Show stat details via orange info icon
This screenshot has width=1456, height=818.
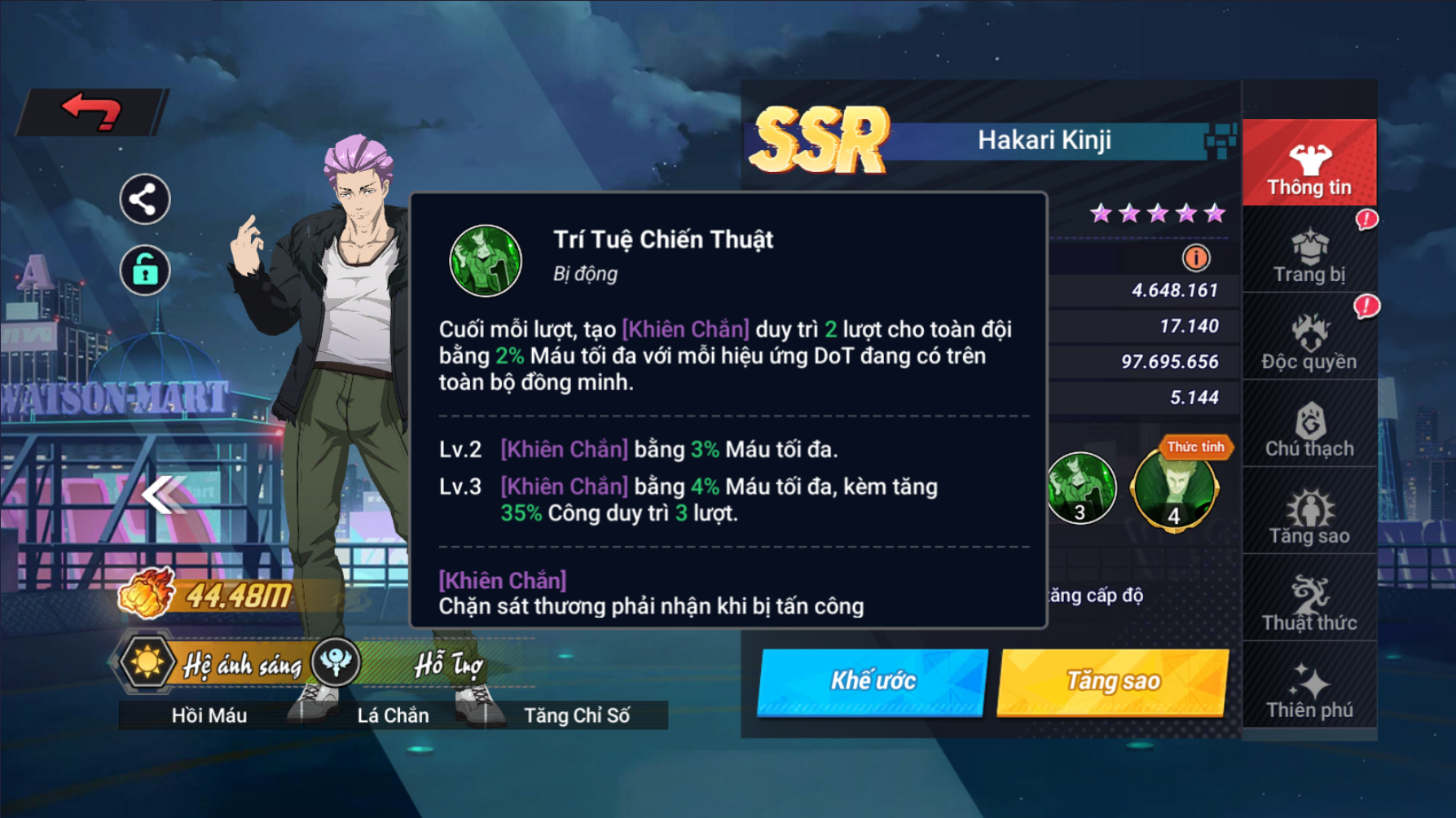tap(1196, 258)
